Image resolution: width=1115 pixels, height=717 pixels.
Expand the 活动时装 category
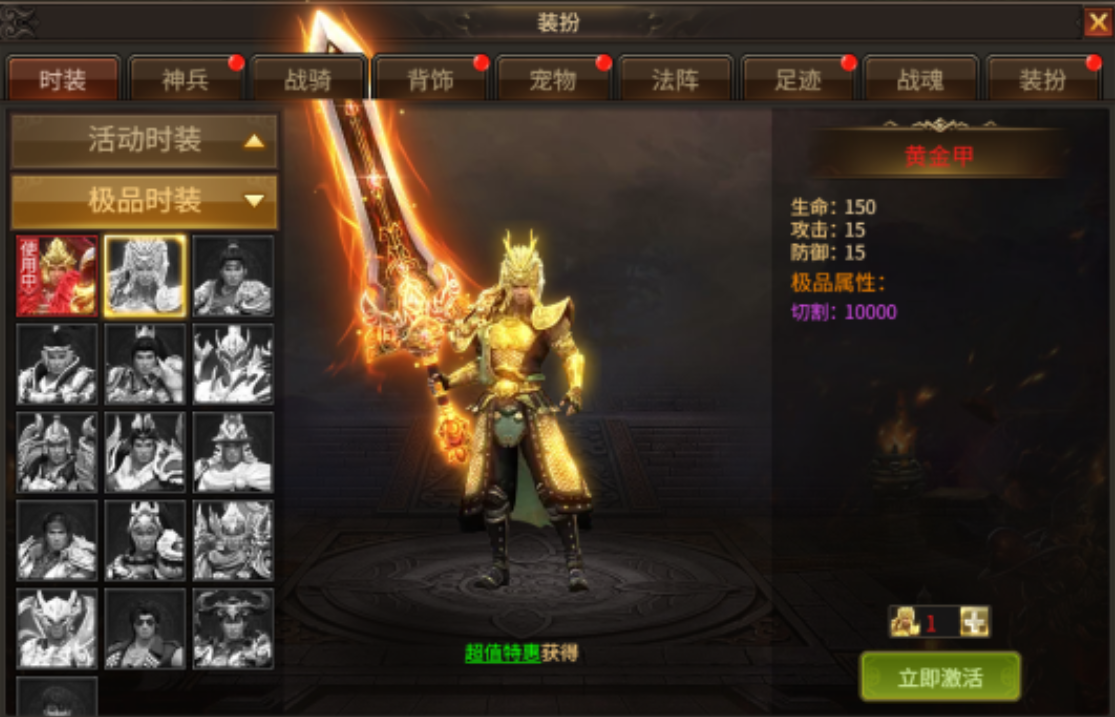pos(144,141)
